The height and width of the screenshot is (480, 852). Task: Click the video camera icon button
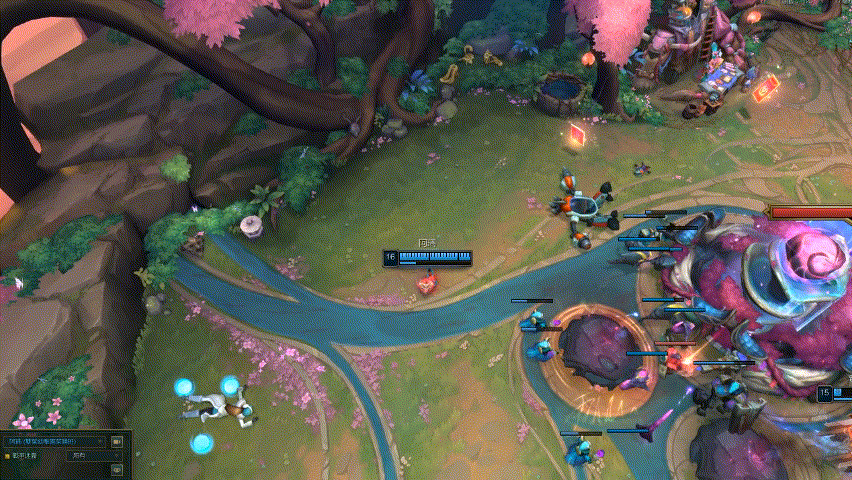pos(118,440)
